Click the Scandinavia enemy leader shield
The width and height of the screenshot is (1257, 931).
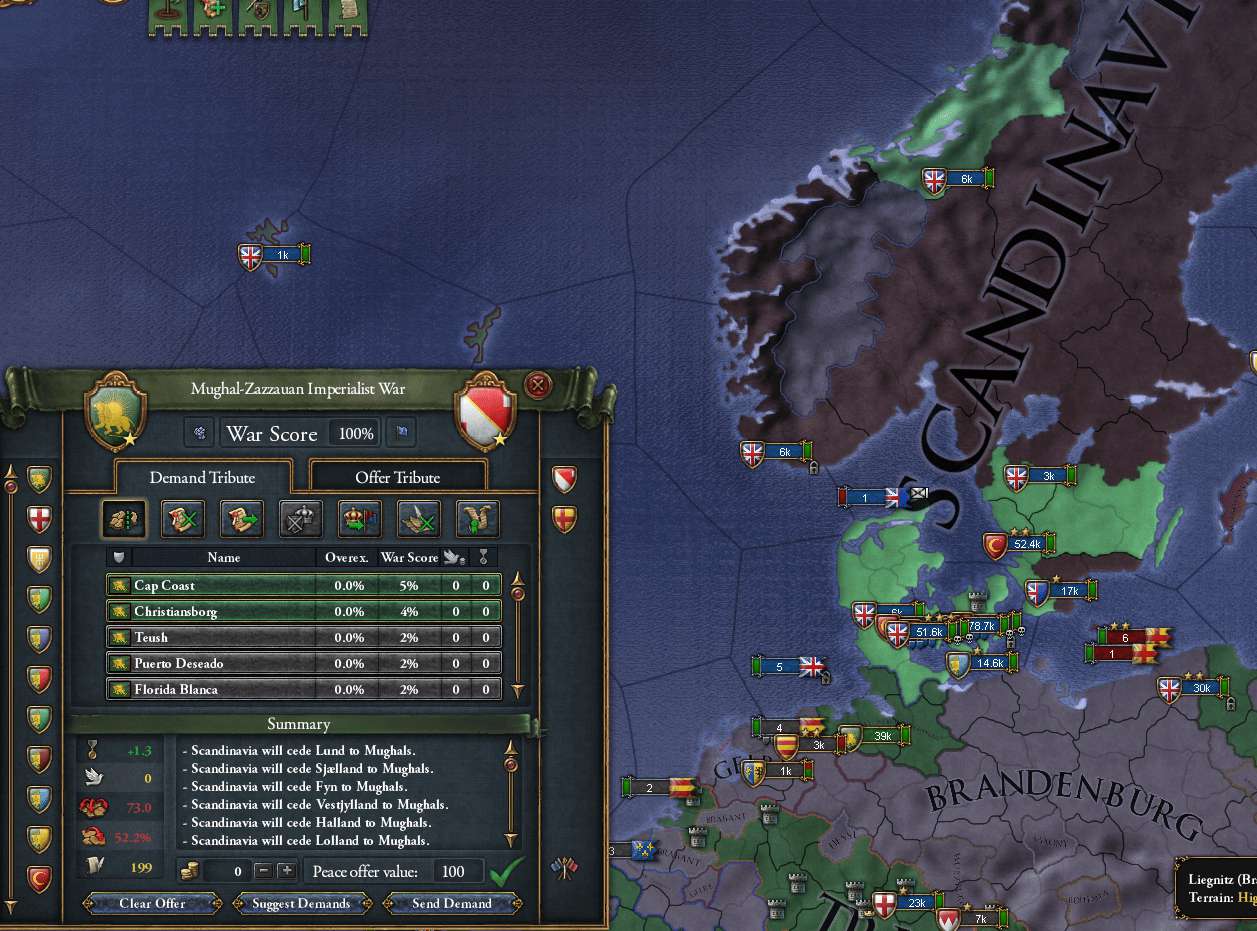(x=486, y=412)
